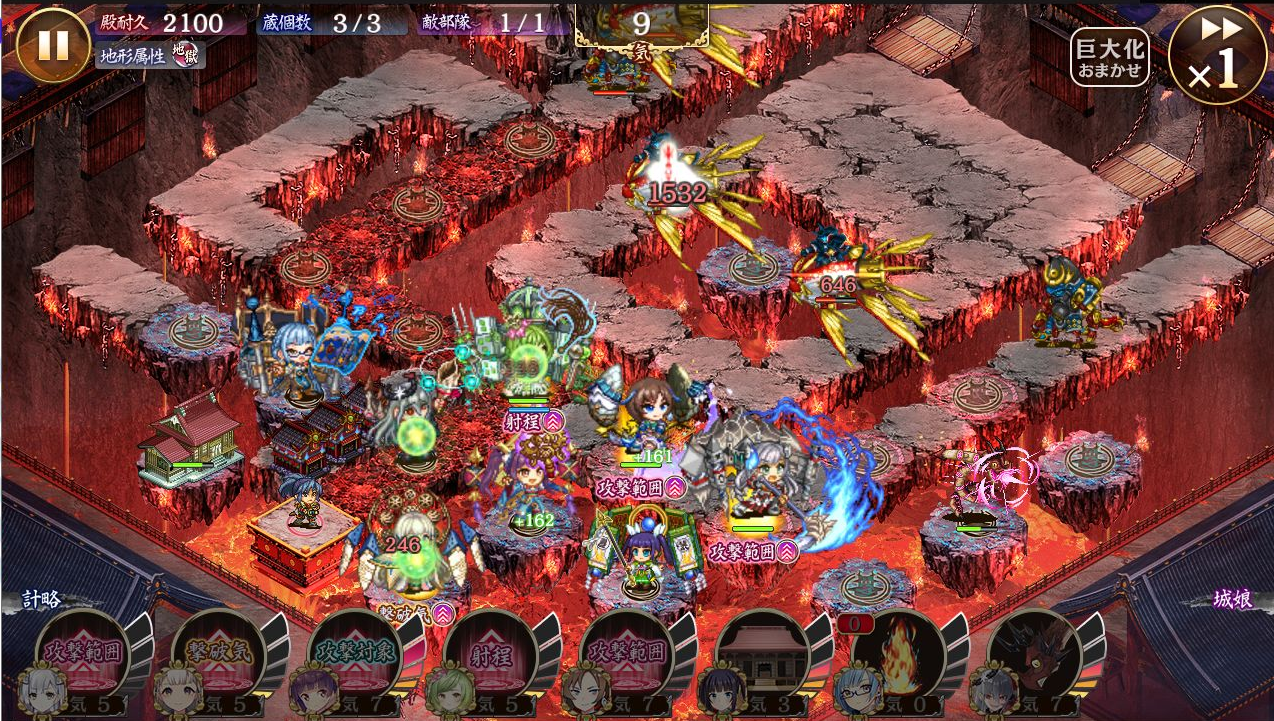Trigger the 射程 range stratagem
This screenshot has width=1274, height=721.
click(x=492, y=653)
